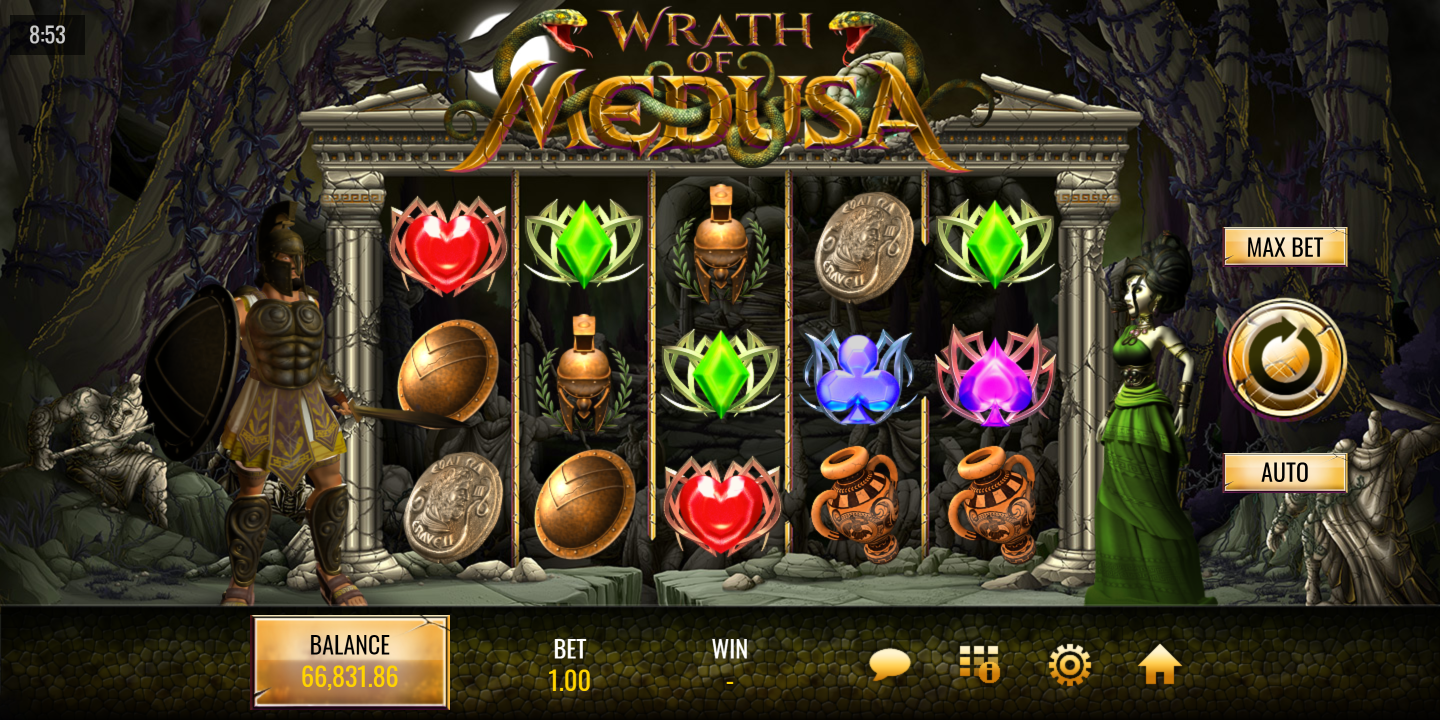The width and height of the screenshot is (1440, 720).
Task: Select the BALANCE panel
Action: (x=350, y=662)
